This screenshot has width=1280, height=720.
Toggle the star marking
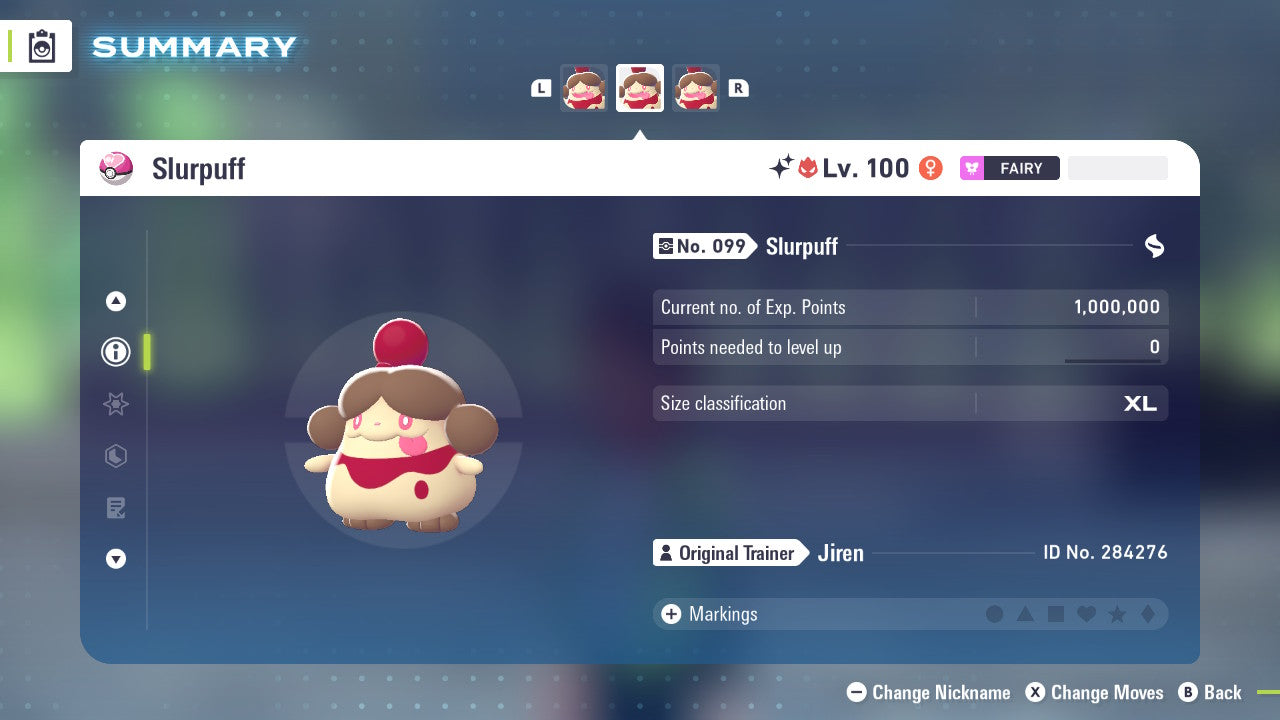tap(1117, 614)
